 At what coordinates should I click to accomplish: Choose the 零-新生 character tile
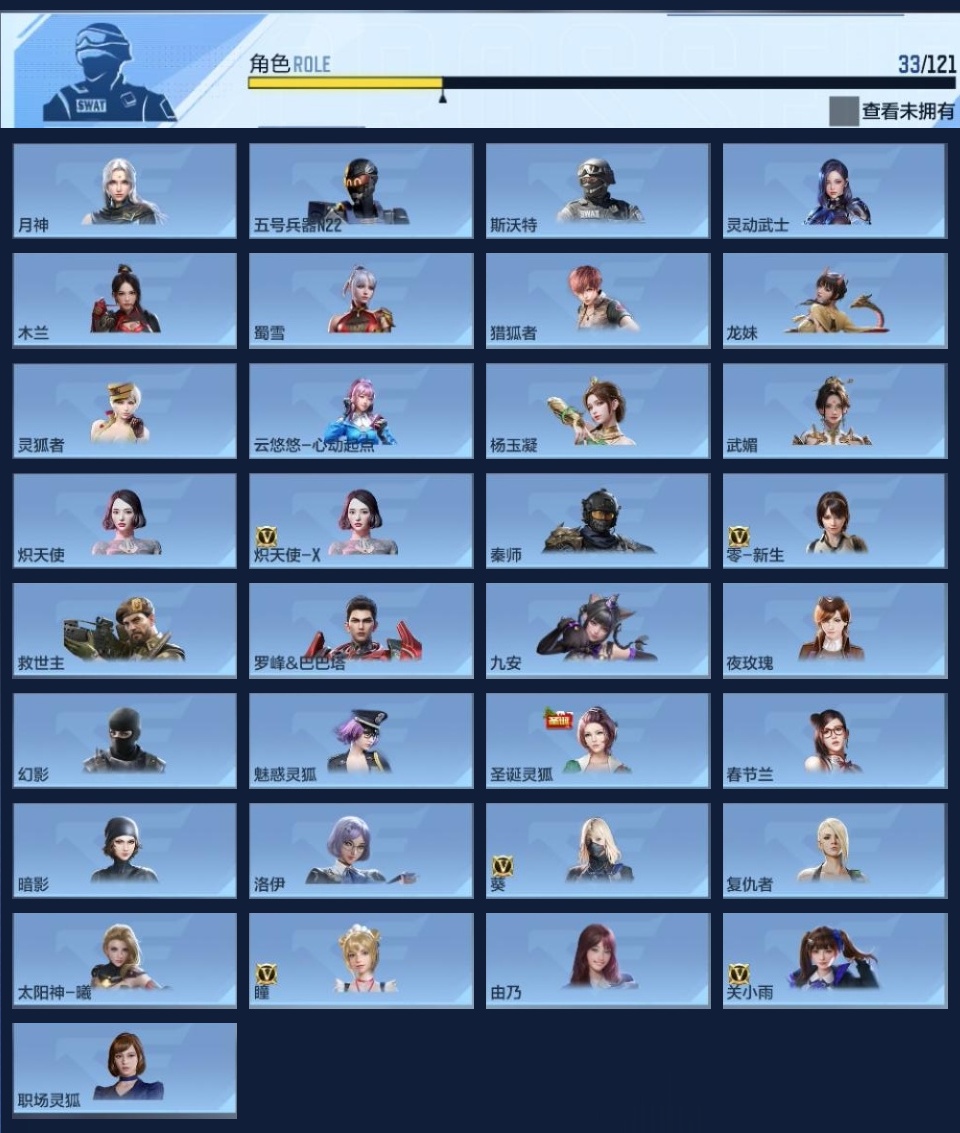pos(835,521)
